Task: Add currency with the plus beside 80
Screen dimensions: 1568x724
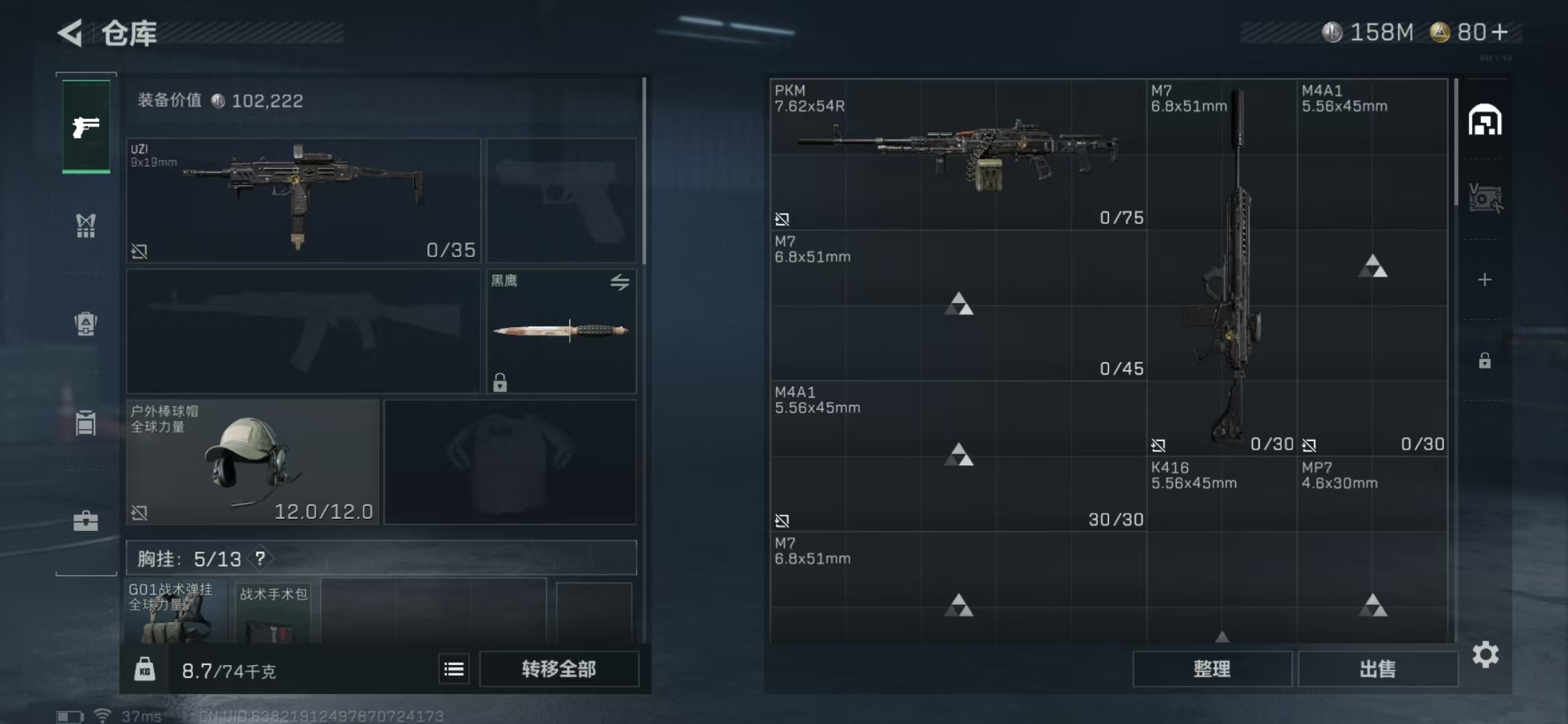Action: (x=1500, y=32)
